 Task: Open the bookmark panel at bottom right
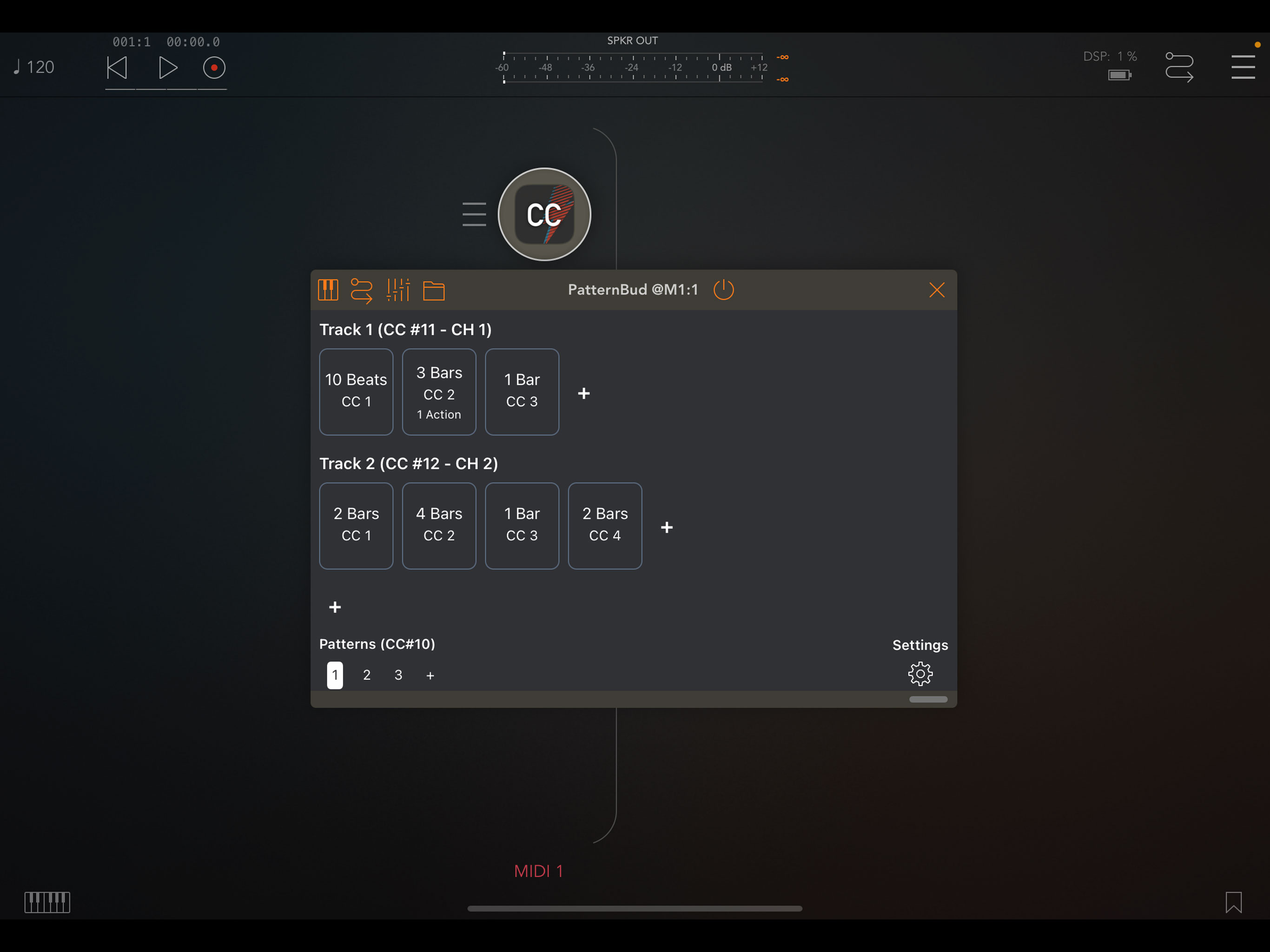pos(1235,903)
